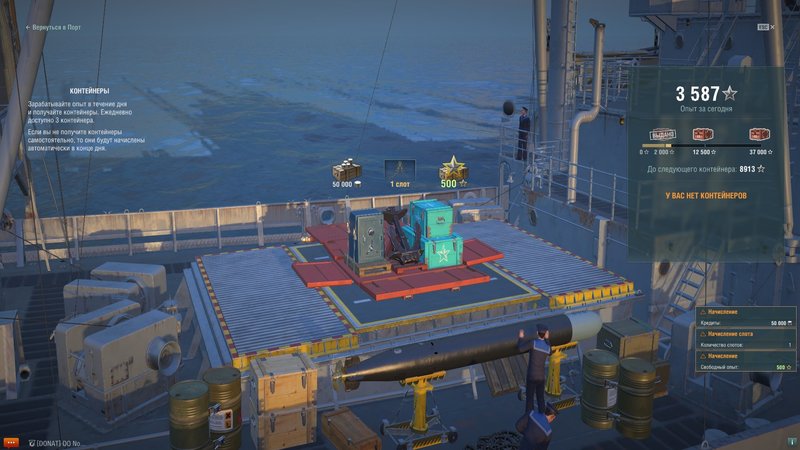
Task: Select the 500 free XP star reward
Action: [454, 170]
